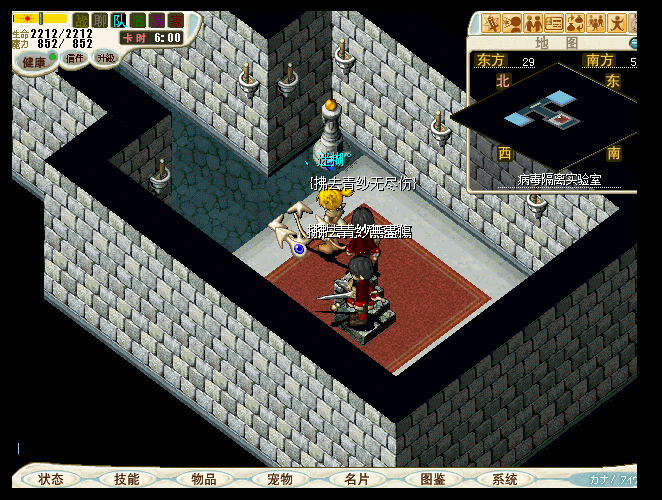Open the 名片 name card menu

(x=357, y=480)
